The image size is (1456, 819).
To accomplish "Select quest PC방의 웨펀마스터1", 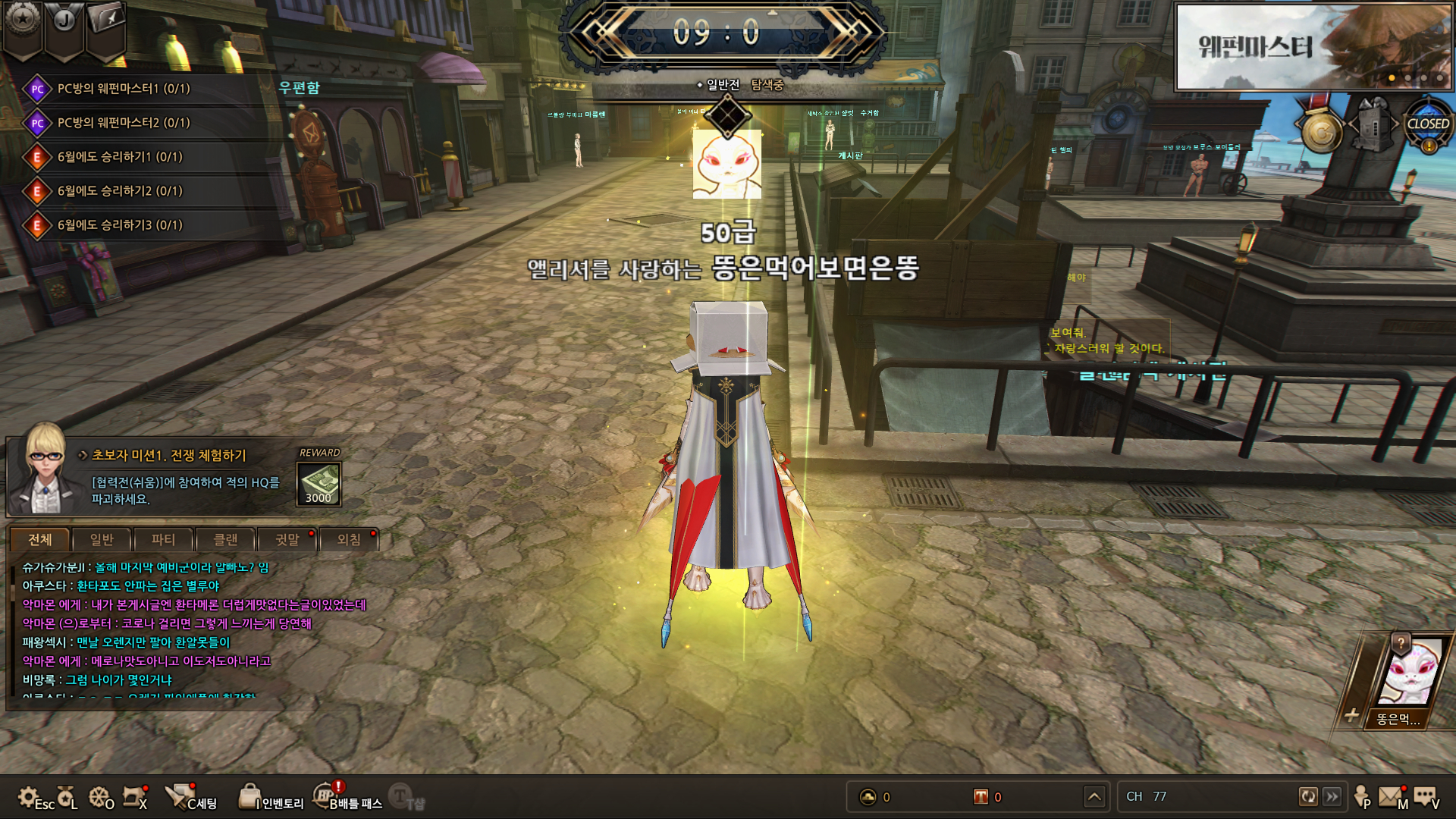I will [x=124, y=89].
